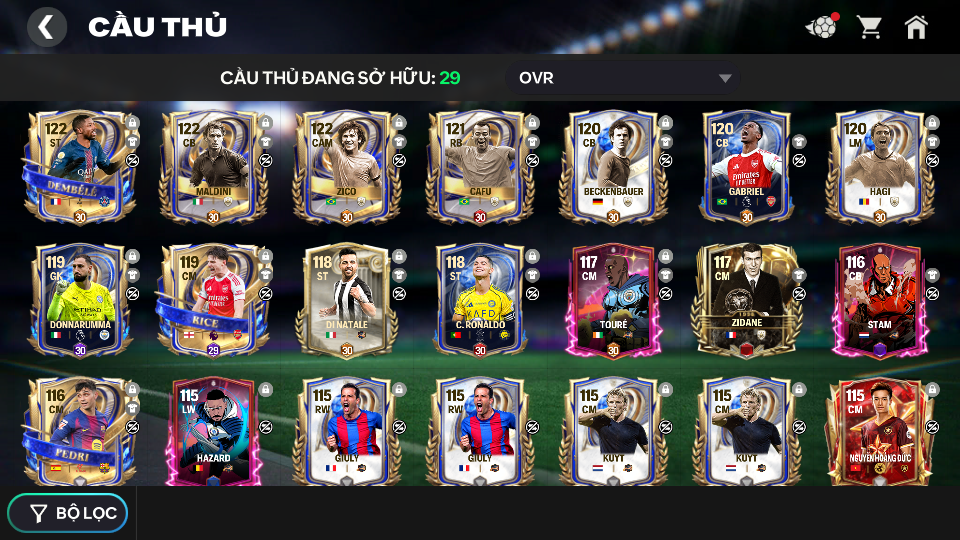Return to the home screen

click(916, 27)
